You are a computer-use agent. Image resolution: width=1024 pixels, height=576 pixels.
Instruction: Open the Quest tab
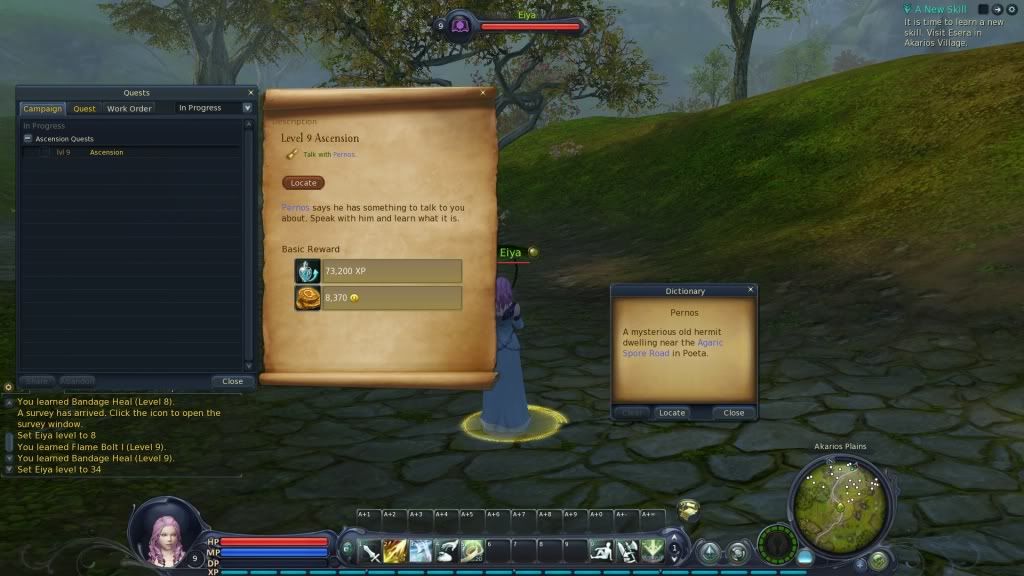[x=85, y=108]
